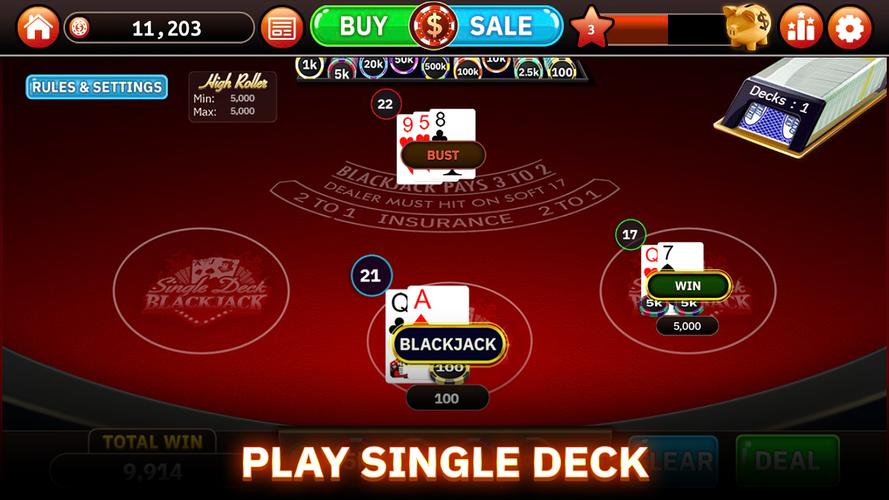
Task: Open the news list icon
Action: (282, 27)
